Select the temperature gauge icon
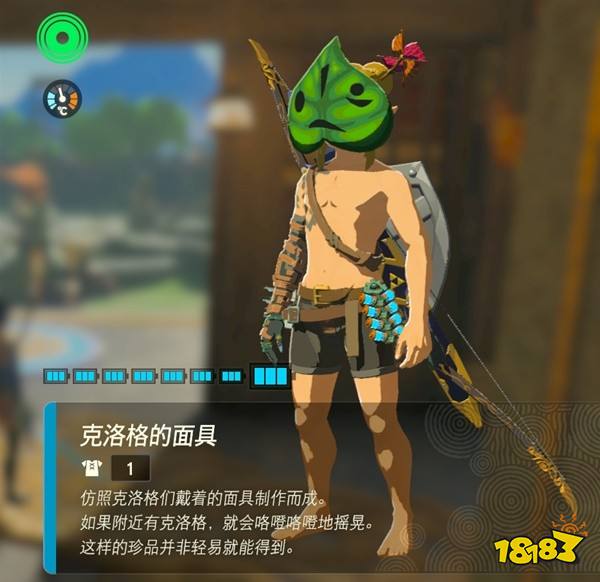 coord(62,99)
